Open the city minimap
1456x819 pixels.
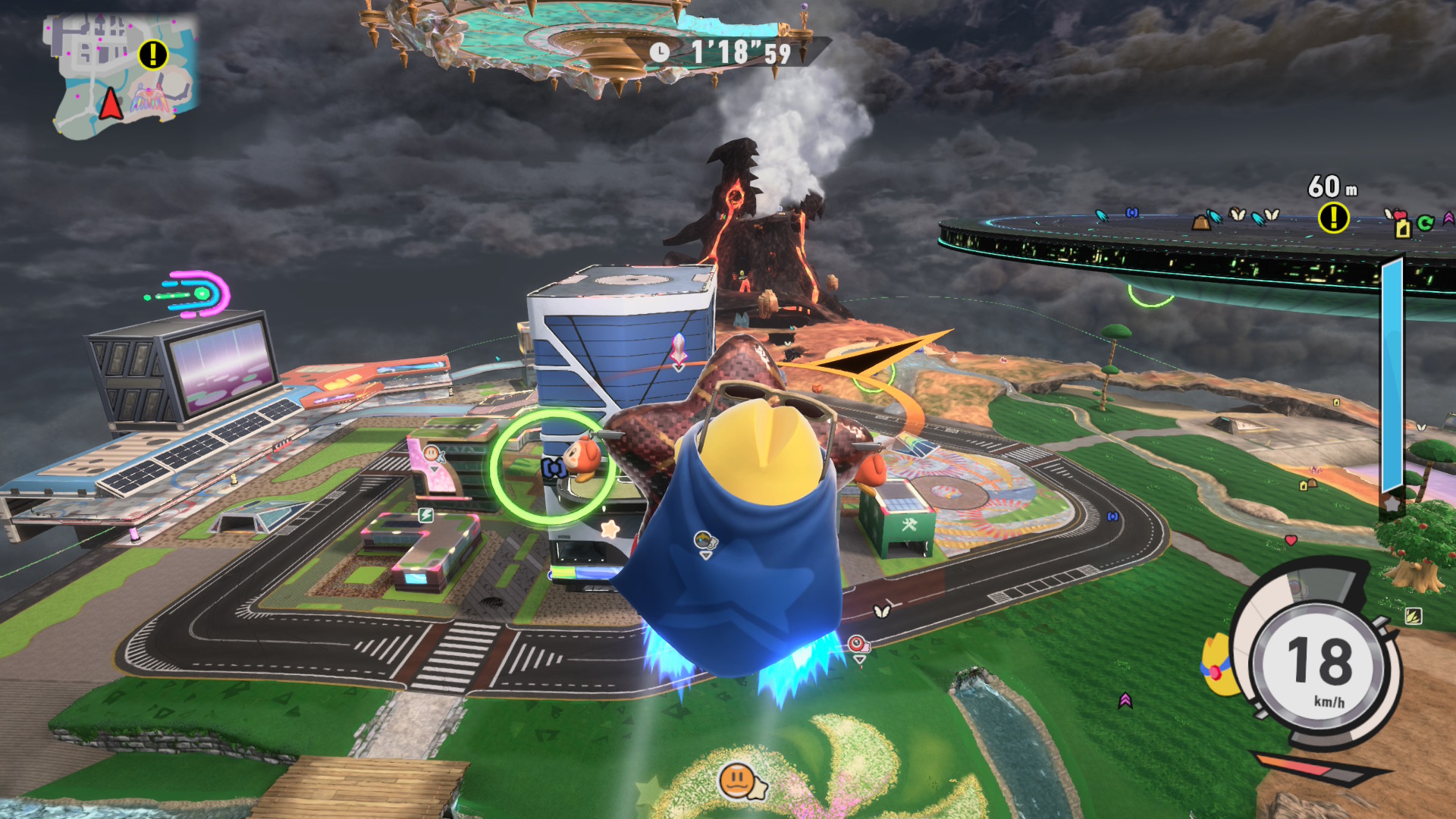[x=123, y=76]
